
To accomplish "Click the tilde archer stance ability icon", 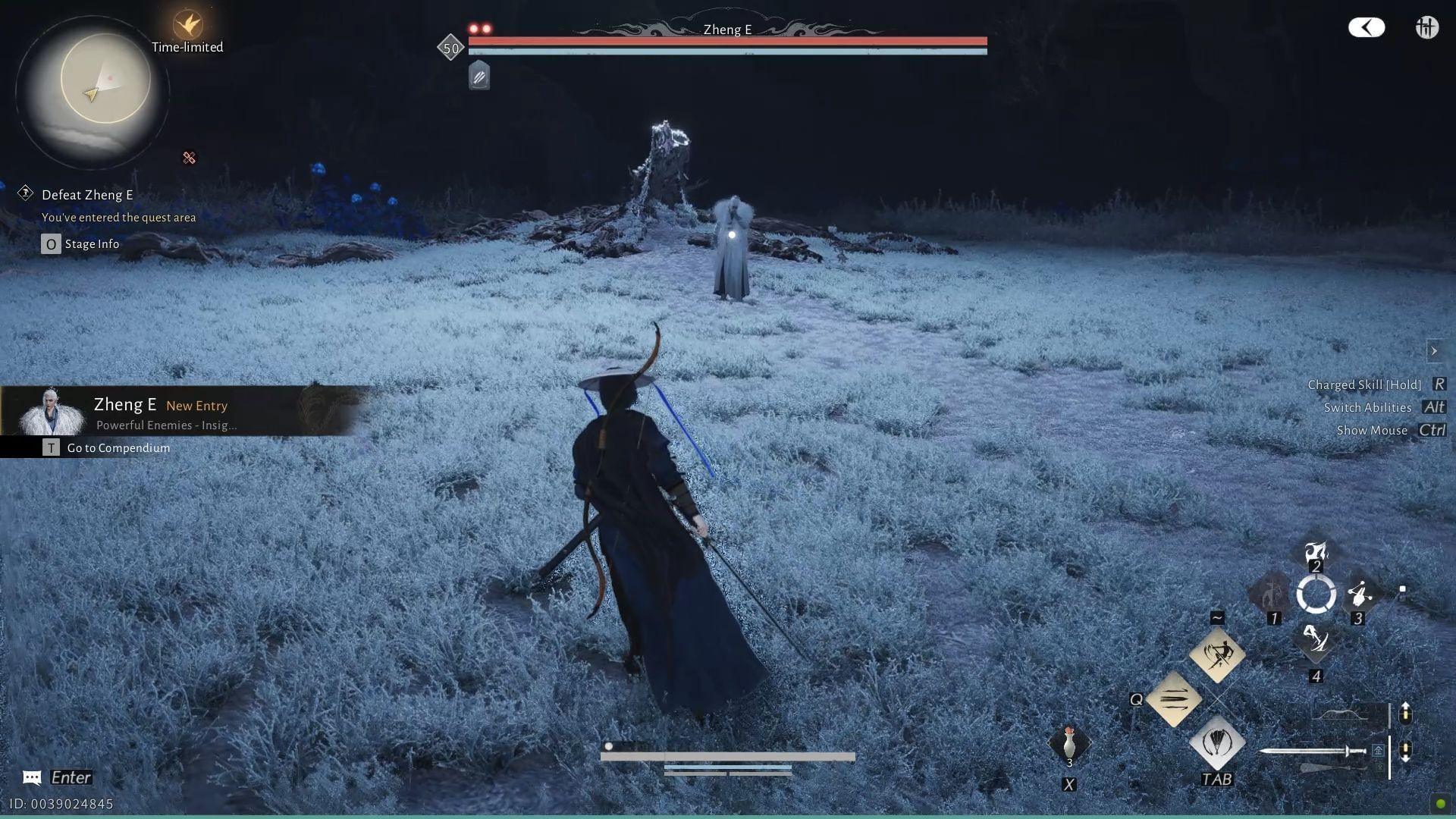I will (x=1217, y=654).
